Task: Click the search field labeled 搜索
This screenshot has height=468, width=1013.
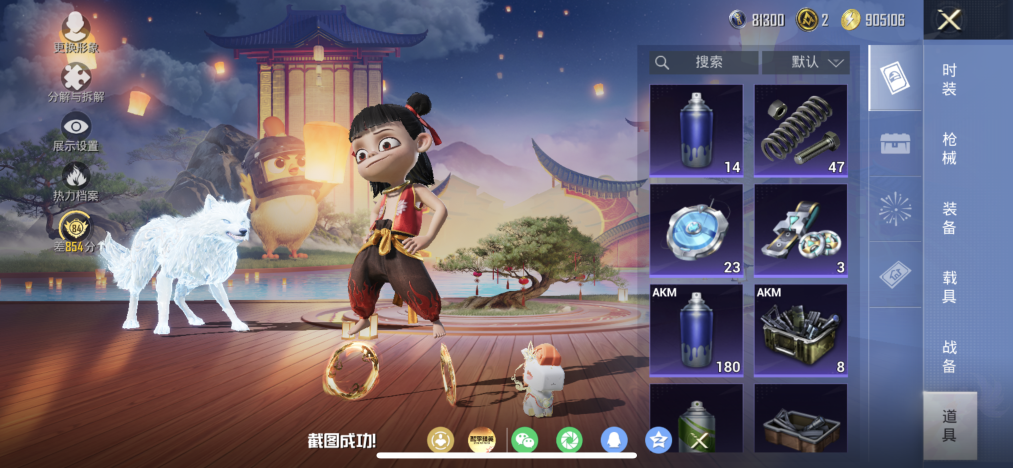Action: tap(703, 62)
